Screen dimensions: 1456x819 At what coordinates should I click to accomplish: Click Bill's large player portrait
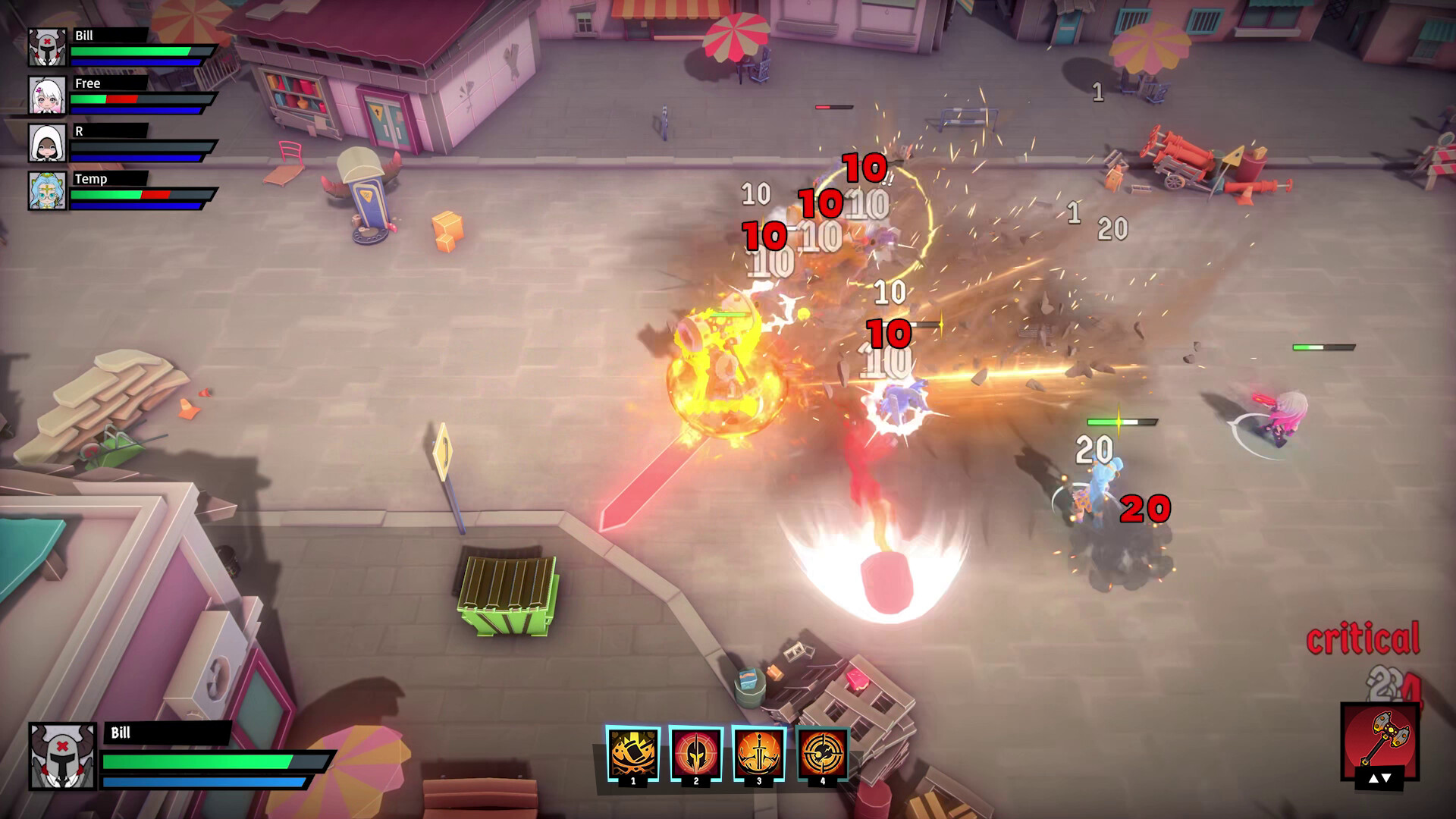click(62, 755)
